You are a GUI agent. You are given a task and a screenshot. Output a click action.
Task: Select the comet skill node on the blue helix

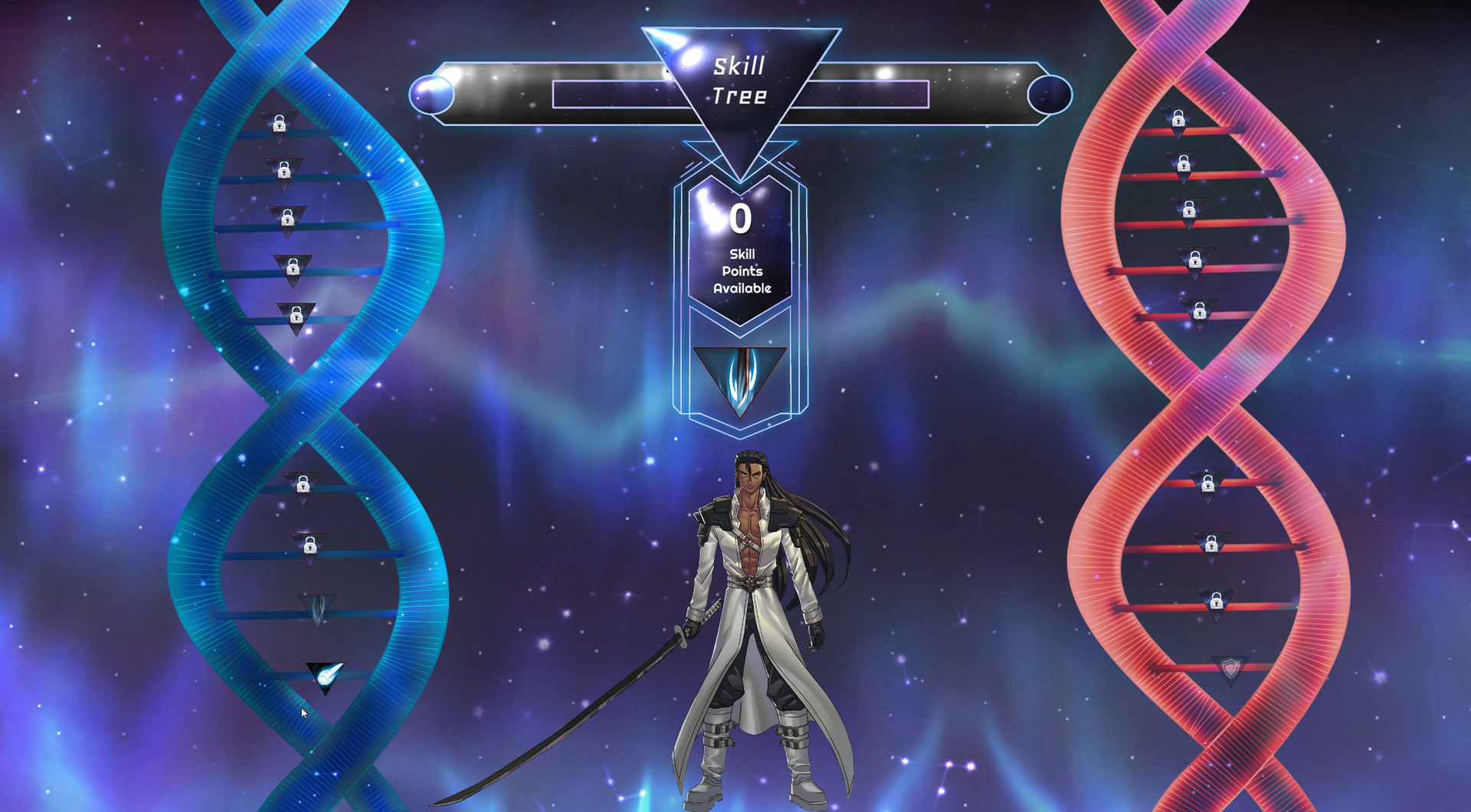(325, 673)
